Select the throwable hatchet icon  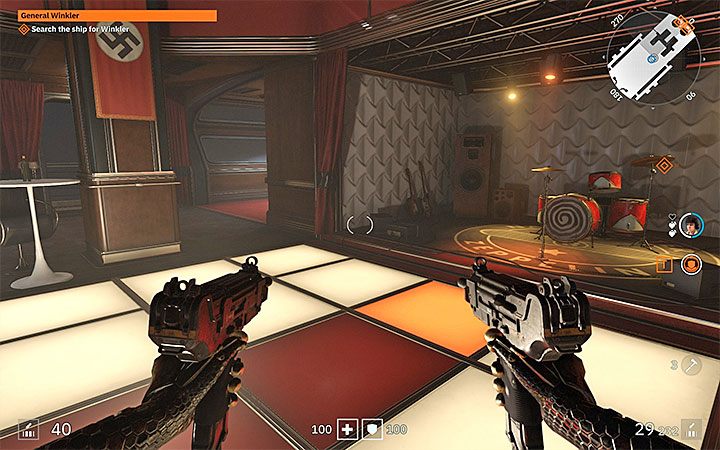689,367
